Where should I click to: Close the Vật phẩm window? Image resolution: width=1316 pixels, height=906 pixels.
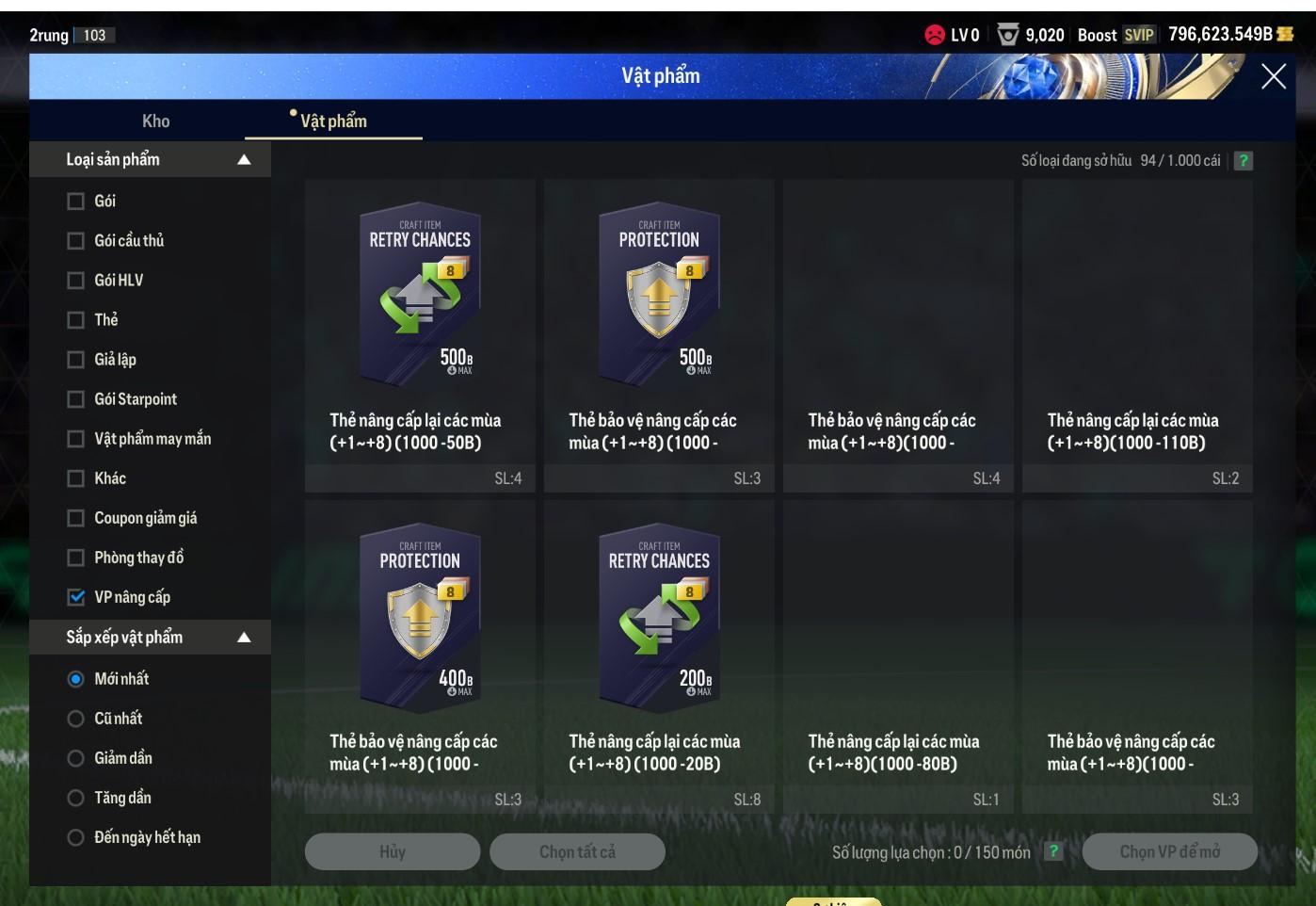tap(1273, 77)
